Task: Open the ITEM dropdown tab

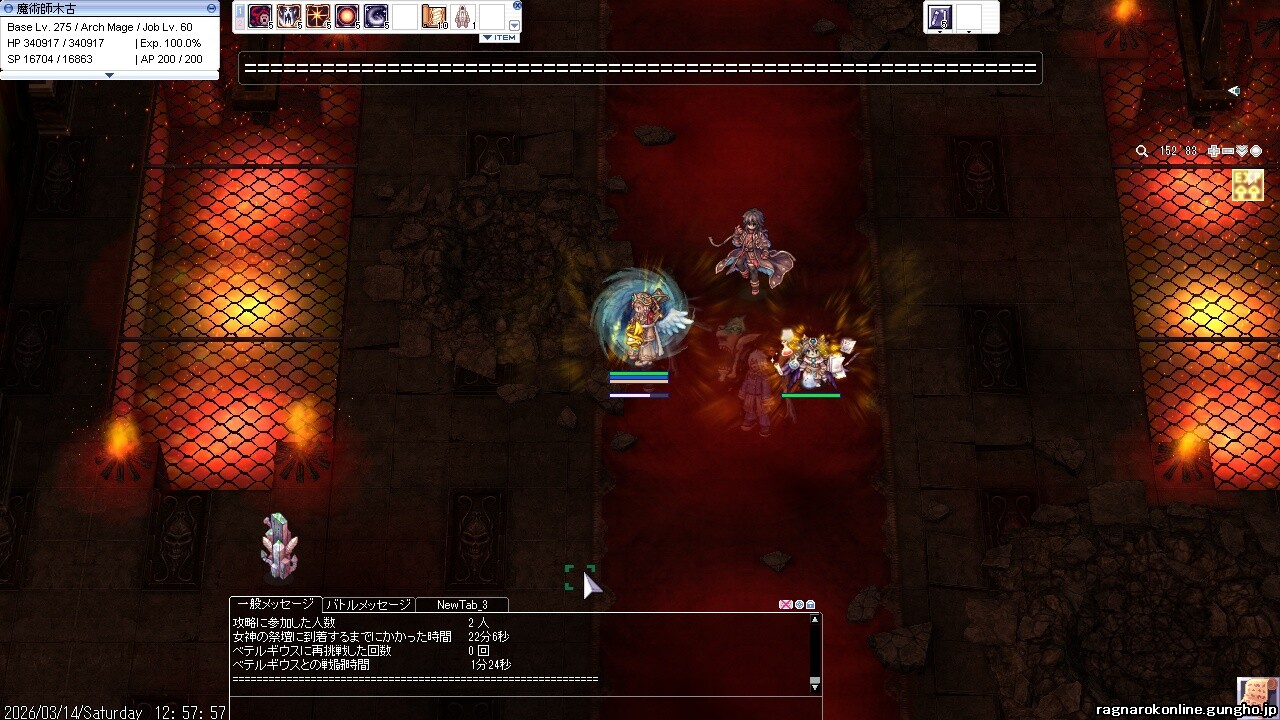Action: tap(499, 38)
